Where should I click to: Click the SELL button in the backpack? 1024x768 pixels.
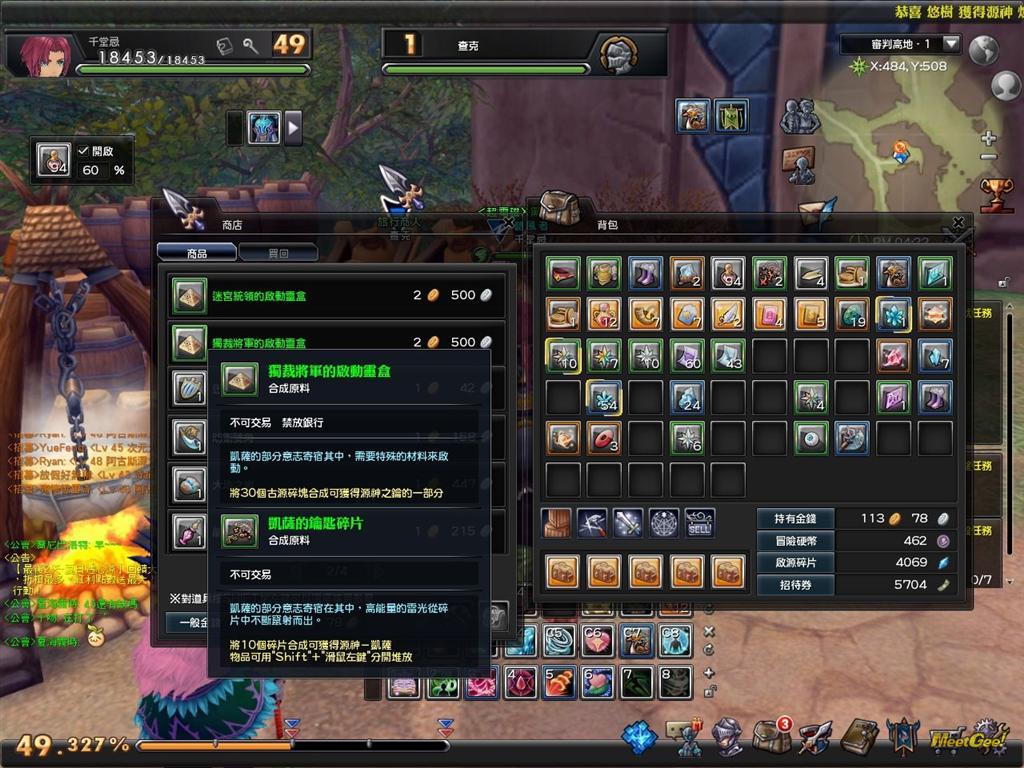tap(700, 522)
